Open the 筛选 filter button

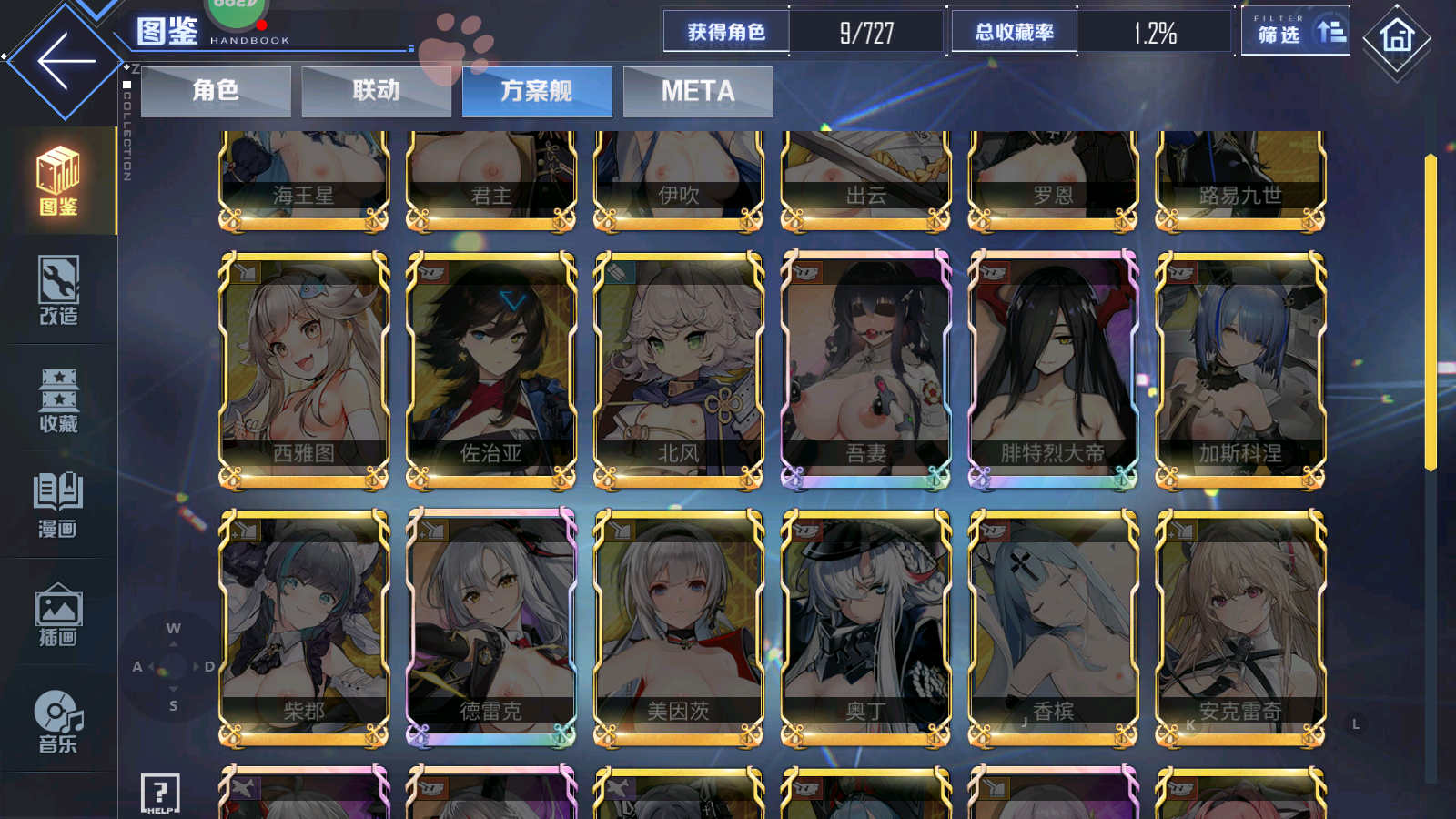1295,33
